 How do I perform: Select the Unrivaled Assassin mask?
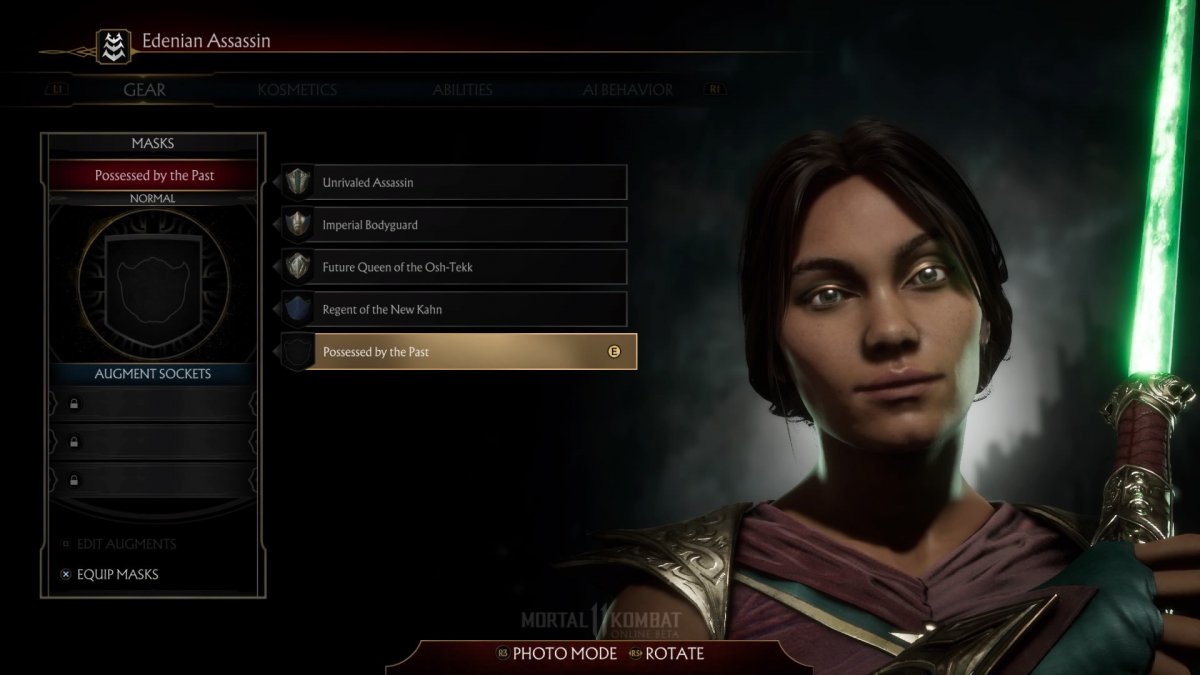(x=454, y=183)
